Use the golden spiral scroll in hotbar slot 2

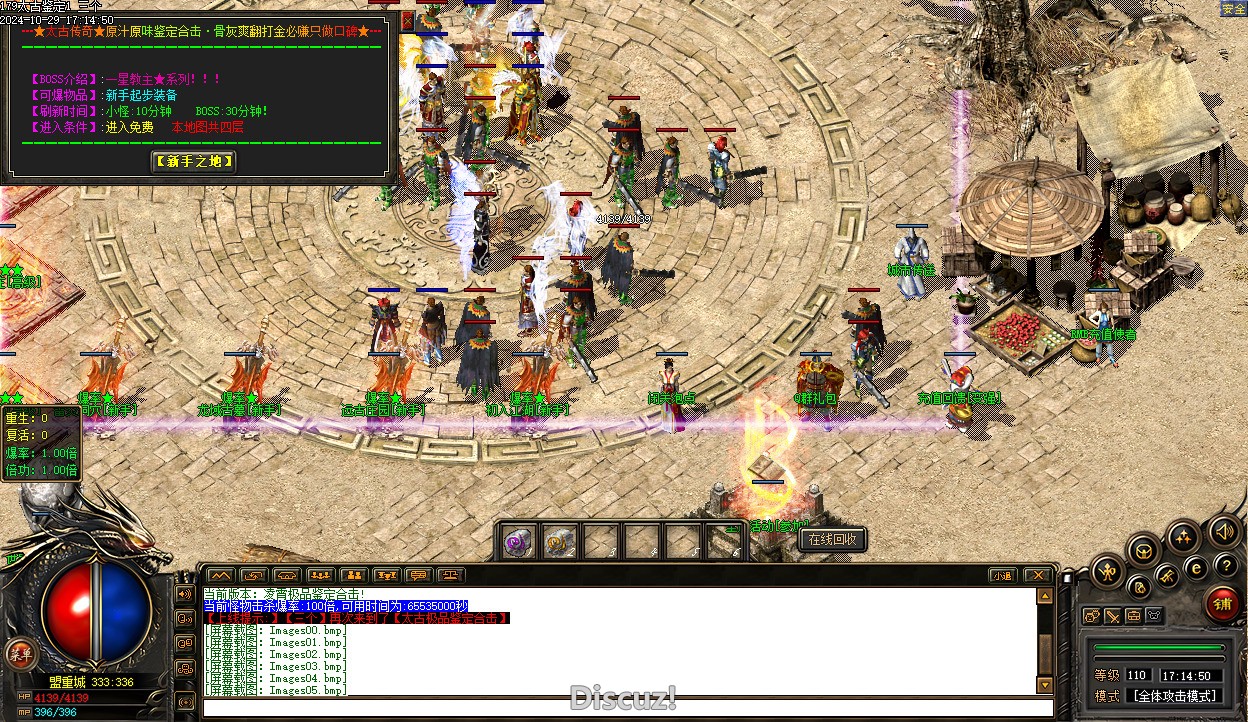[x=560, y=542]
